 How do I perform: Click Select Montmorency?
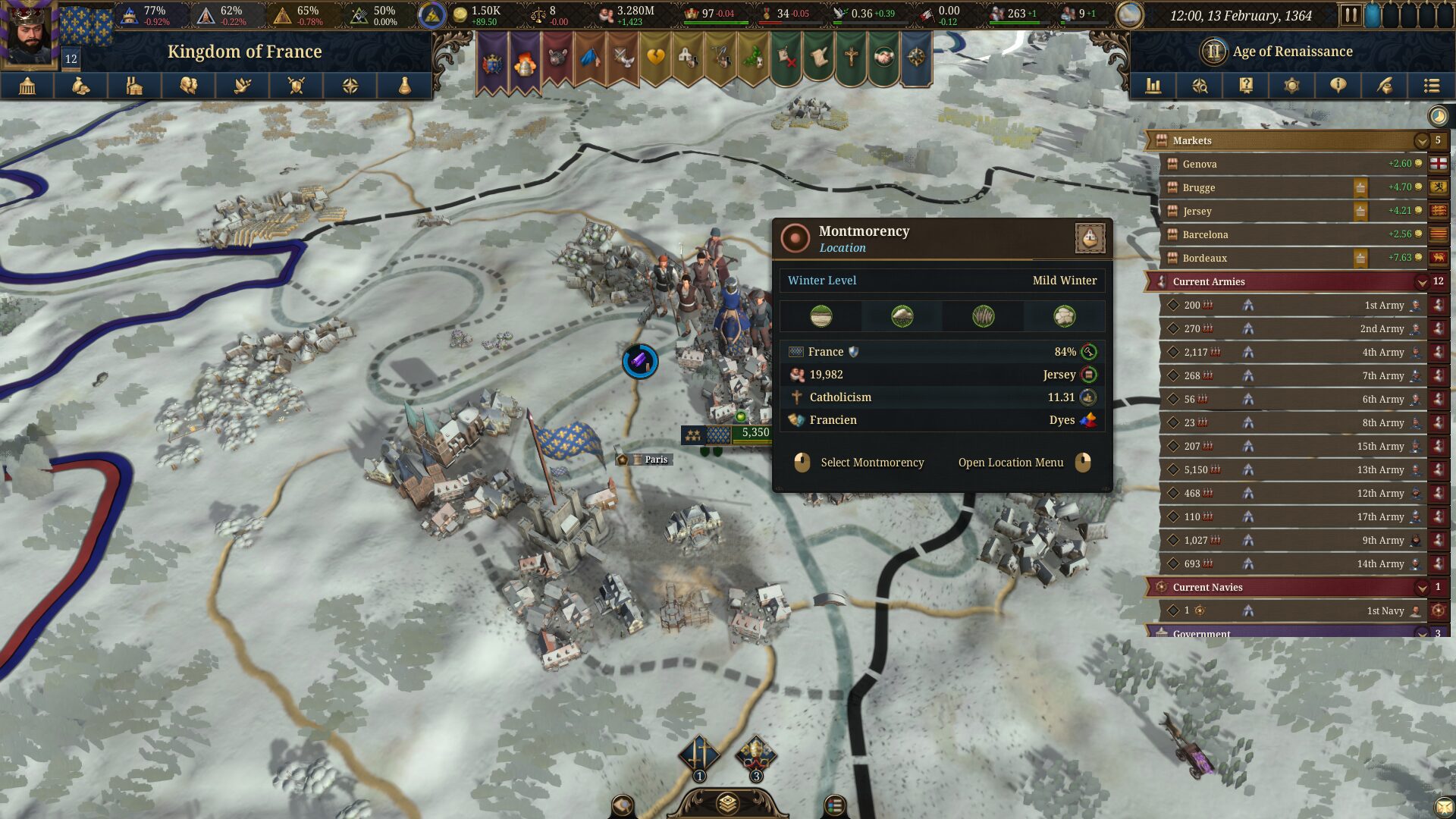point(872,463)
